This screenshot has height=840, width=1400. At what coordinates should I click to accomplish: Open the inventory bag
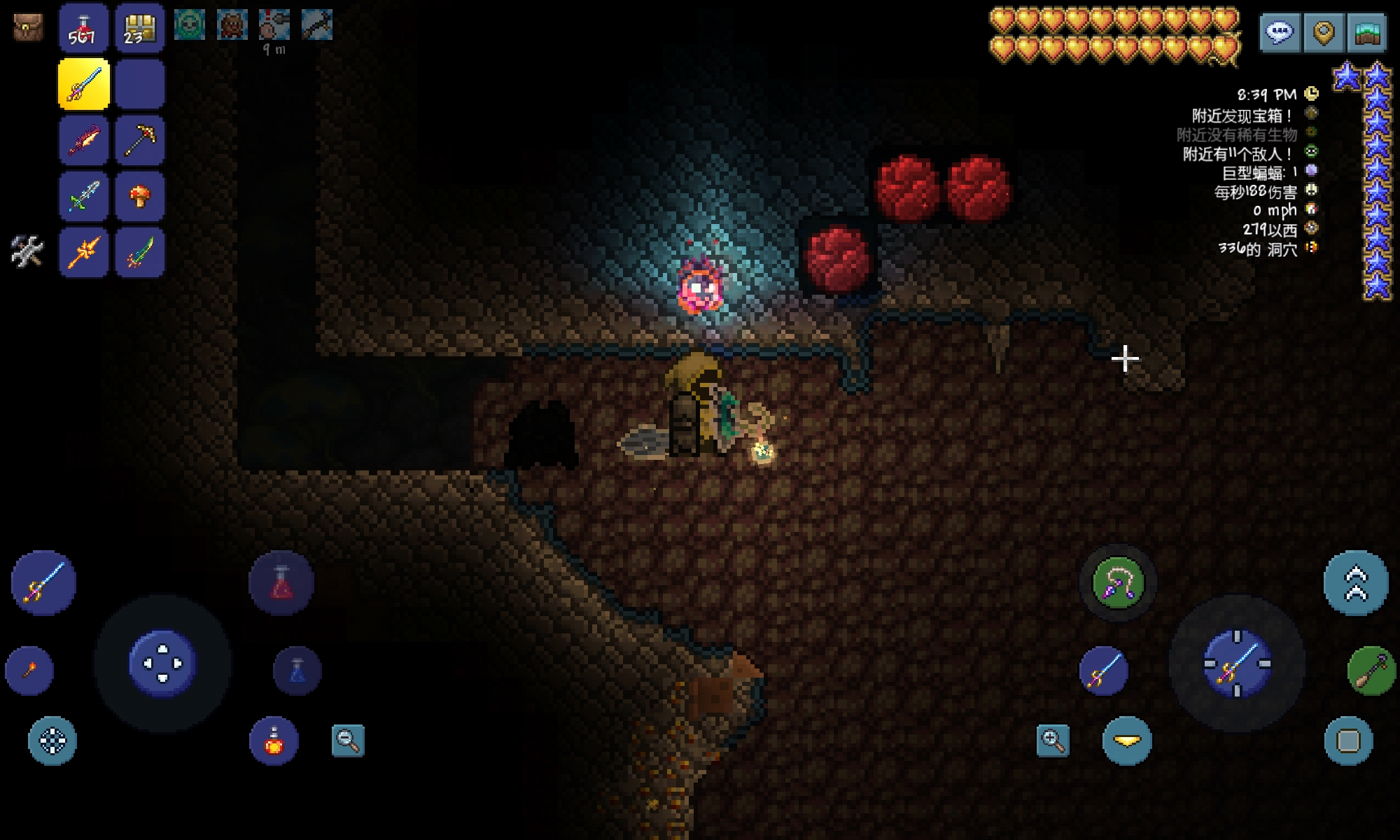tap(28, 27)
